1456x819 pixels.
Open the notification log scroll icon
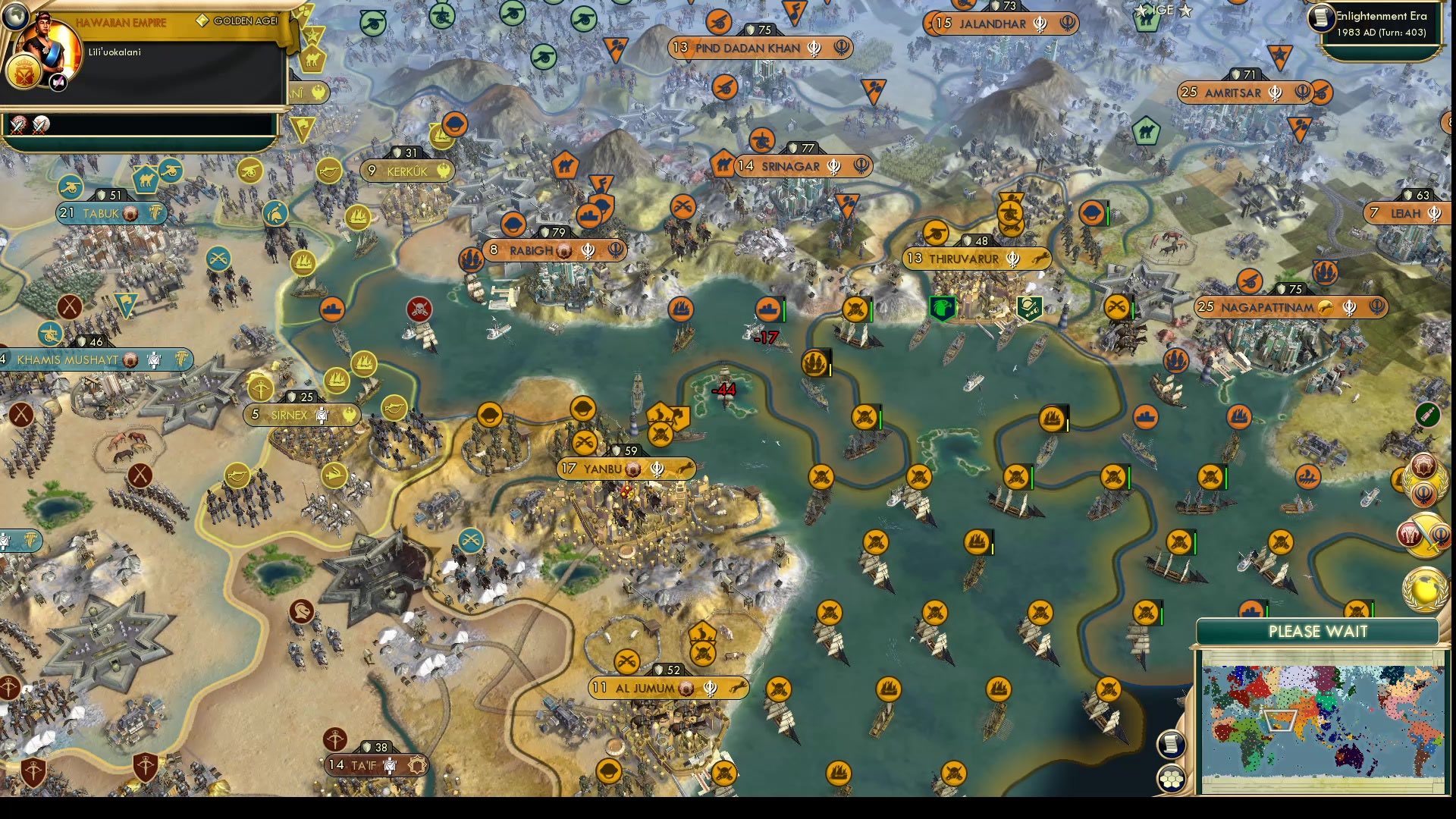[1172, 745]
